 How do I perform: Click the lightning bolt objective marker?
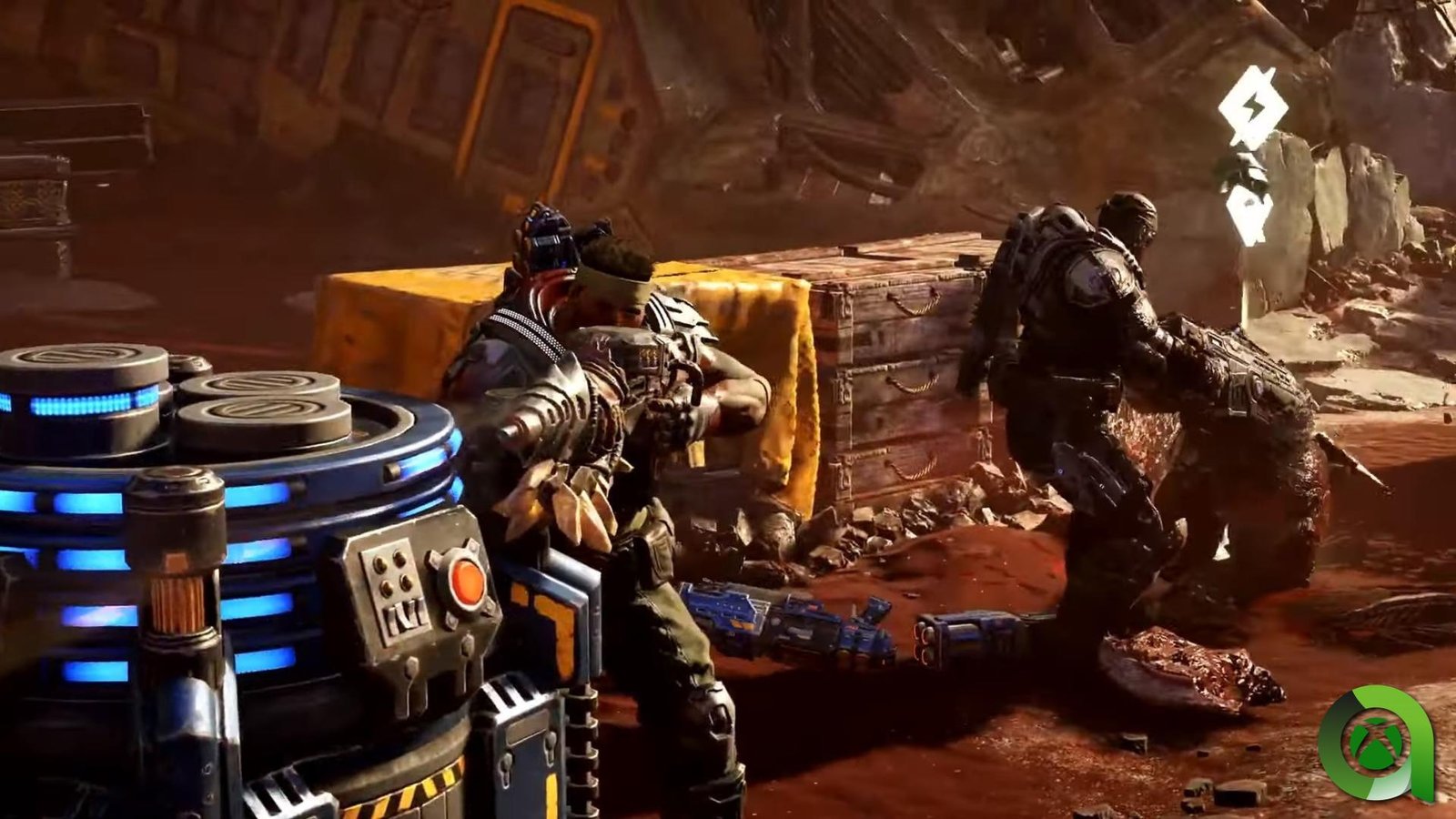[1252, 107]
